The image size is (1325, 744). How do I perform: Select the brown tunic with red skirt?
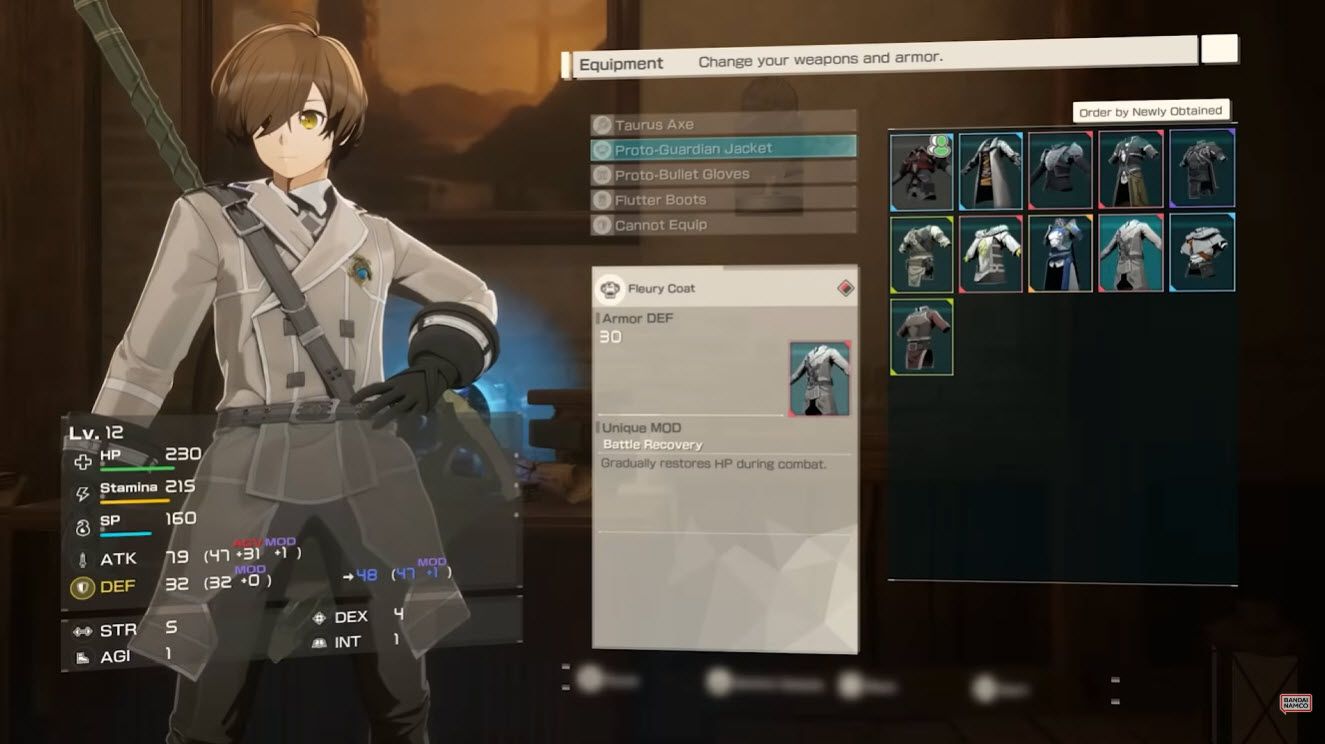click(922, 337)
